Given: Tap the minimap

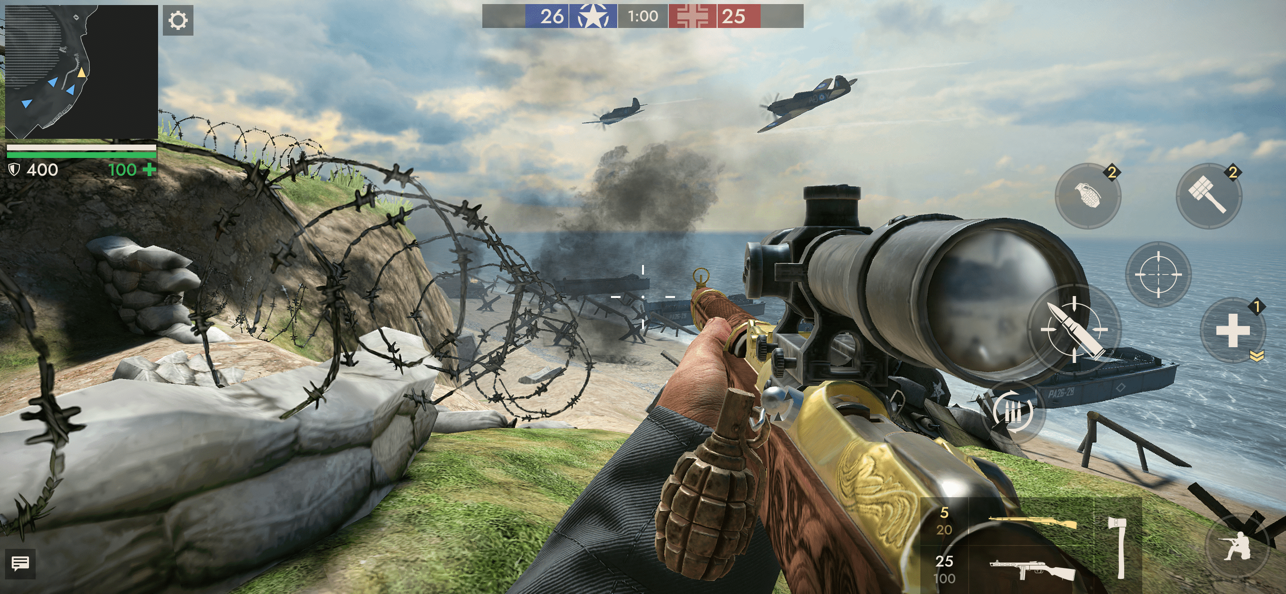Looking at the screenshot, I should [81, 72].
